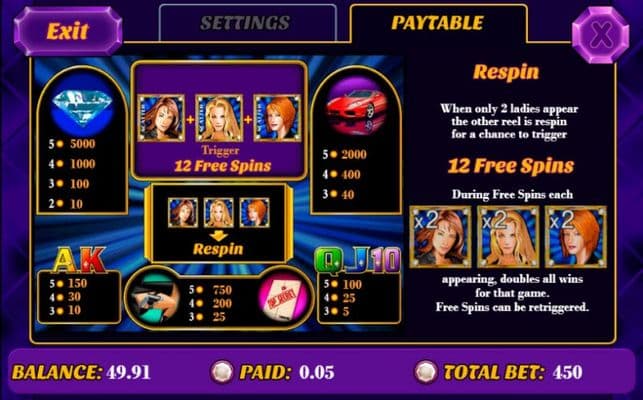
Task: Close the paytable with the X button
Action: point(600,34)
